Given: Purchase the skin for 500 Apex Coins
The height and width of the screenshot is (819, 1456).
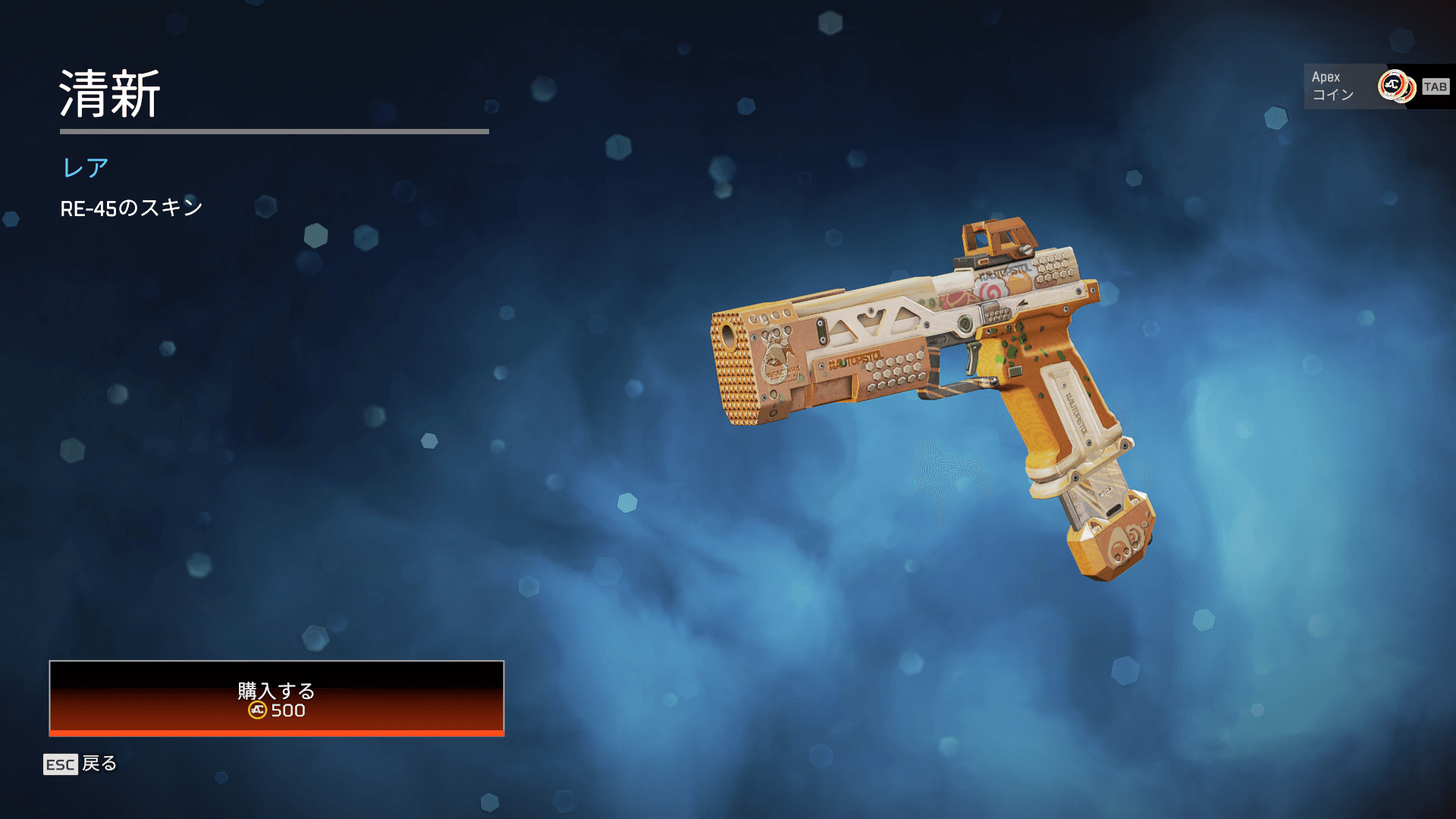Looking at the screenshot, I should [x=276, y=698].
